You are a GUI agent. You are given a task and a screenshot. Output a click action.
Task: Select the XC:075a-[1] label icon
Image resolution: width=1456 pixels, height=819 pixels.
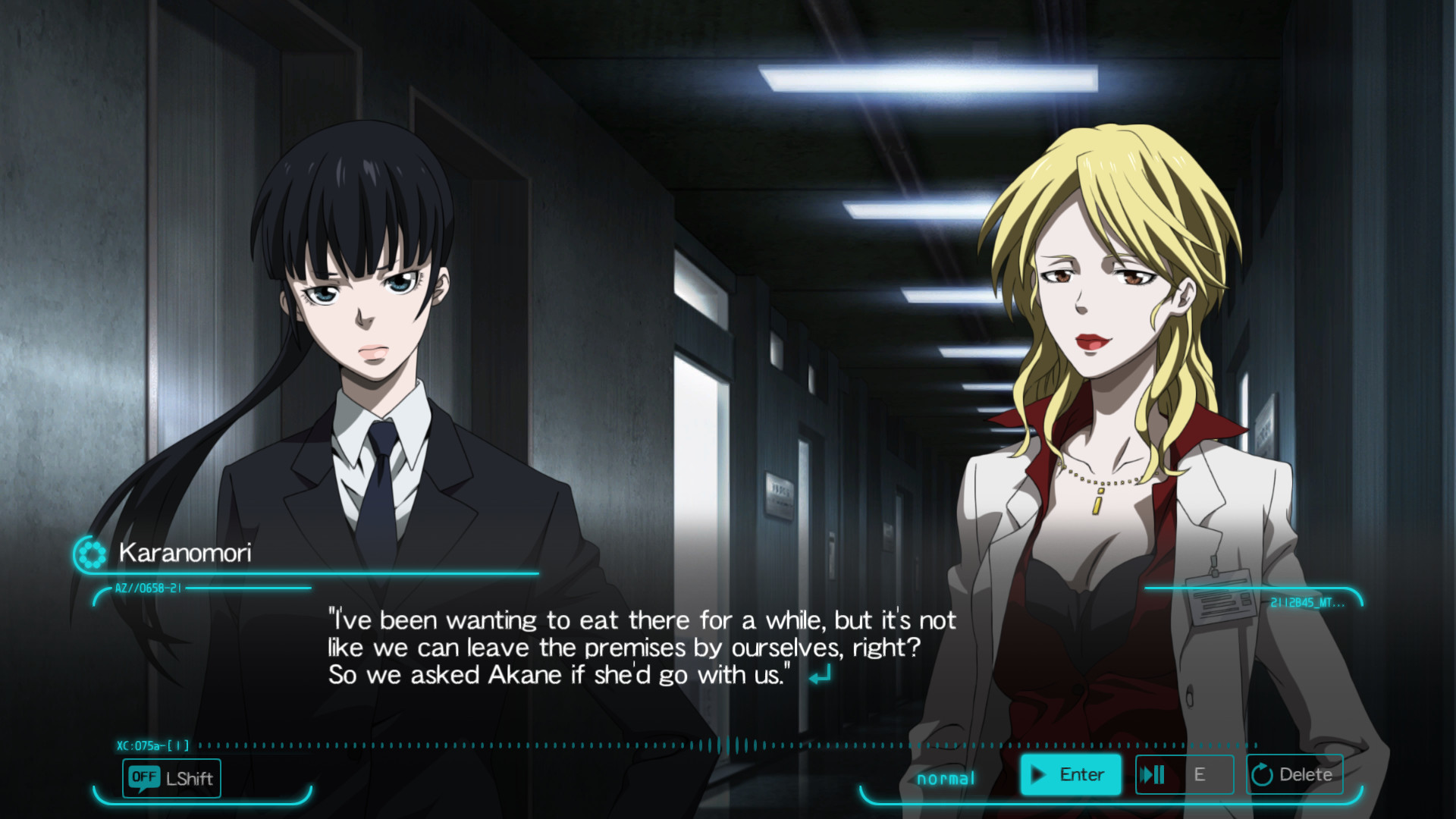point(154,745)
